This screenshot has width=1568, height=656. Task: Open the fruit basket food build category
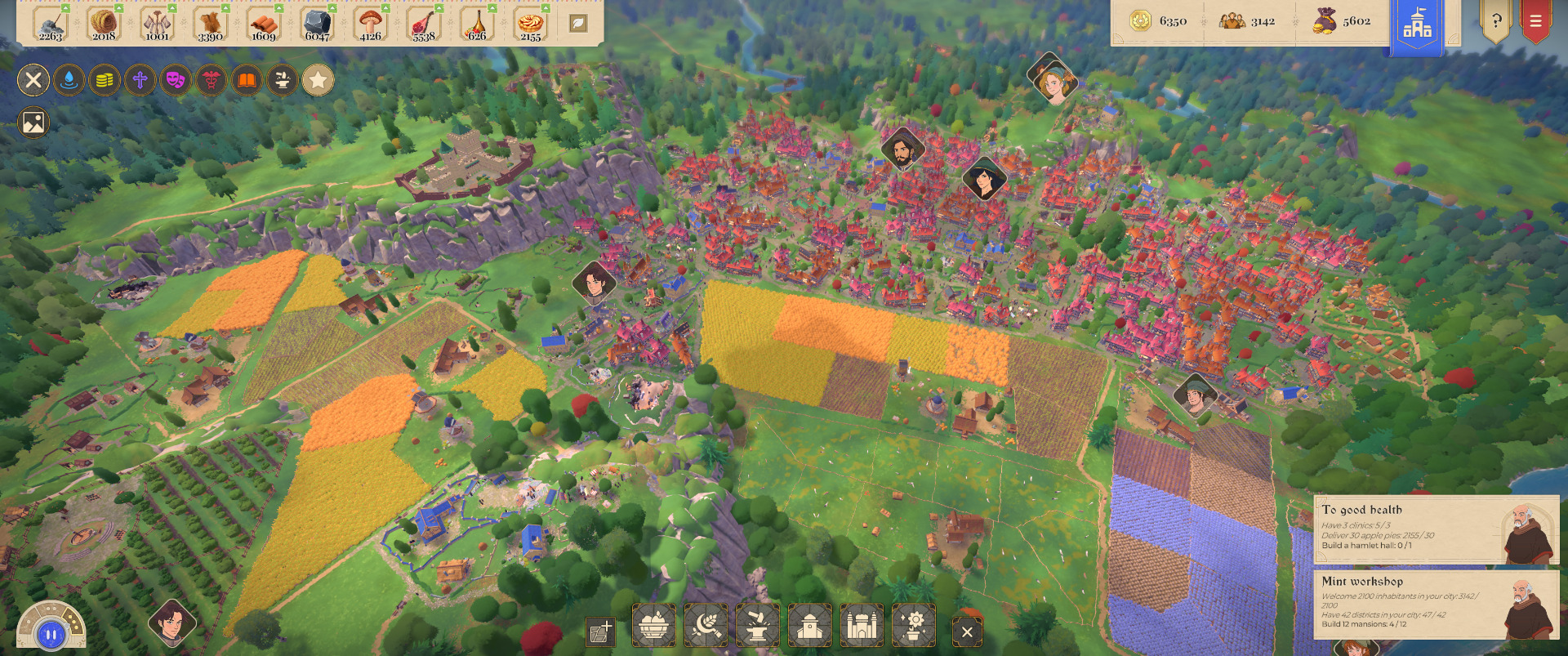[653, 627]
